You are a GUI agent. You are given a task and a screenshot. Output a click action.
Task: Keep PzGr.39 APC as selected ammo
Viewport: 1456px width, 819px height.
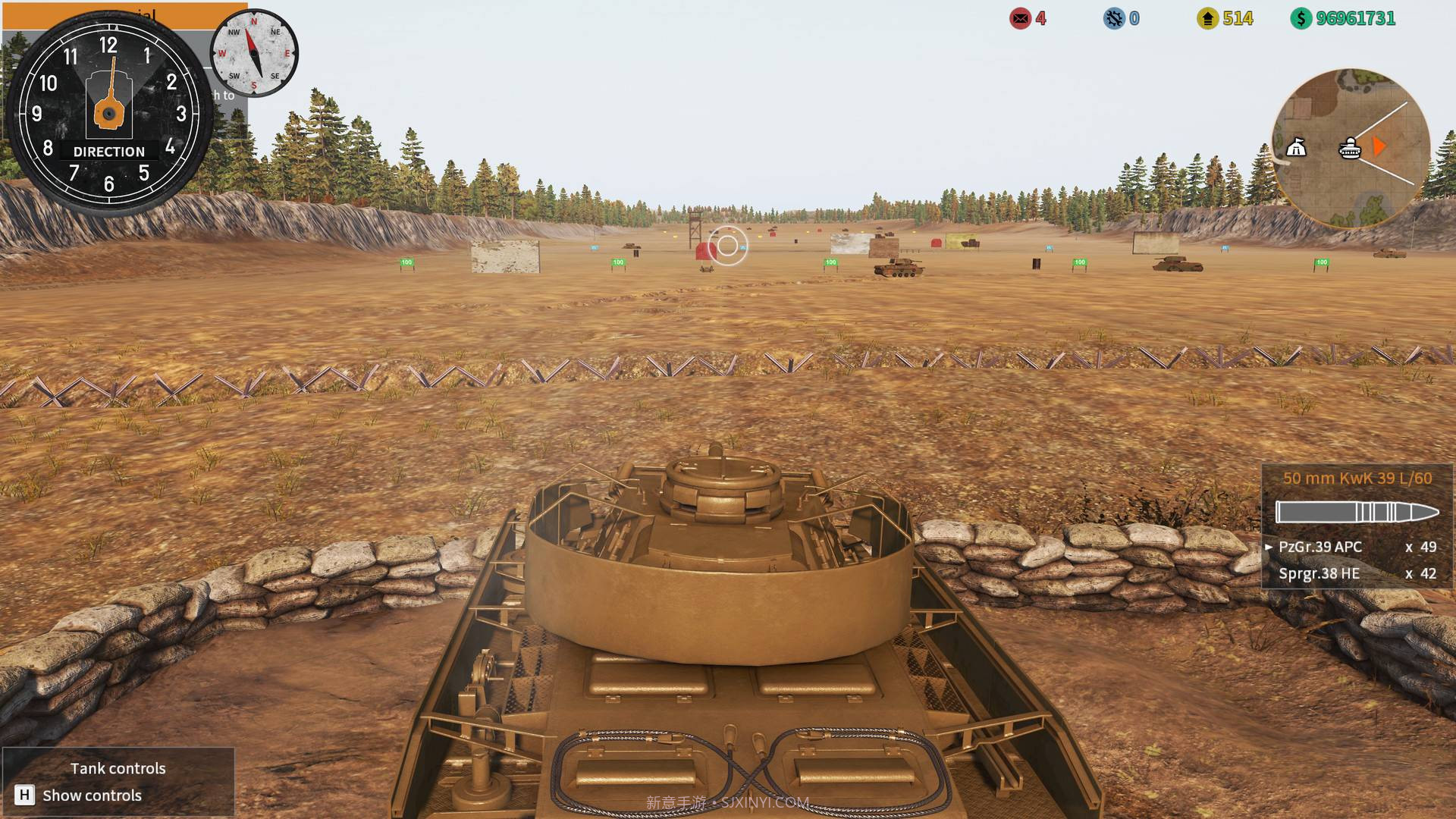click(x=1322, y=547)
